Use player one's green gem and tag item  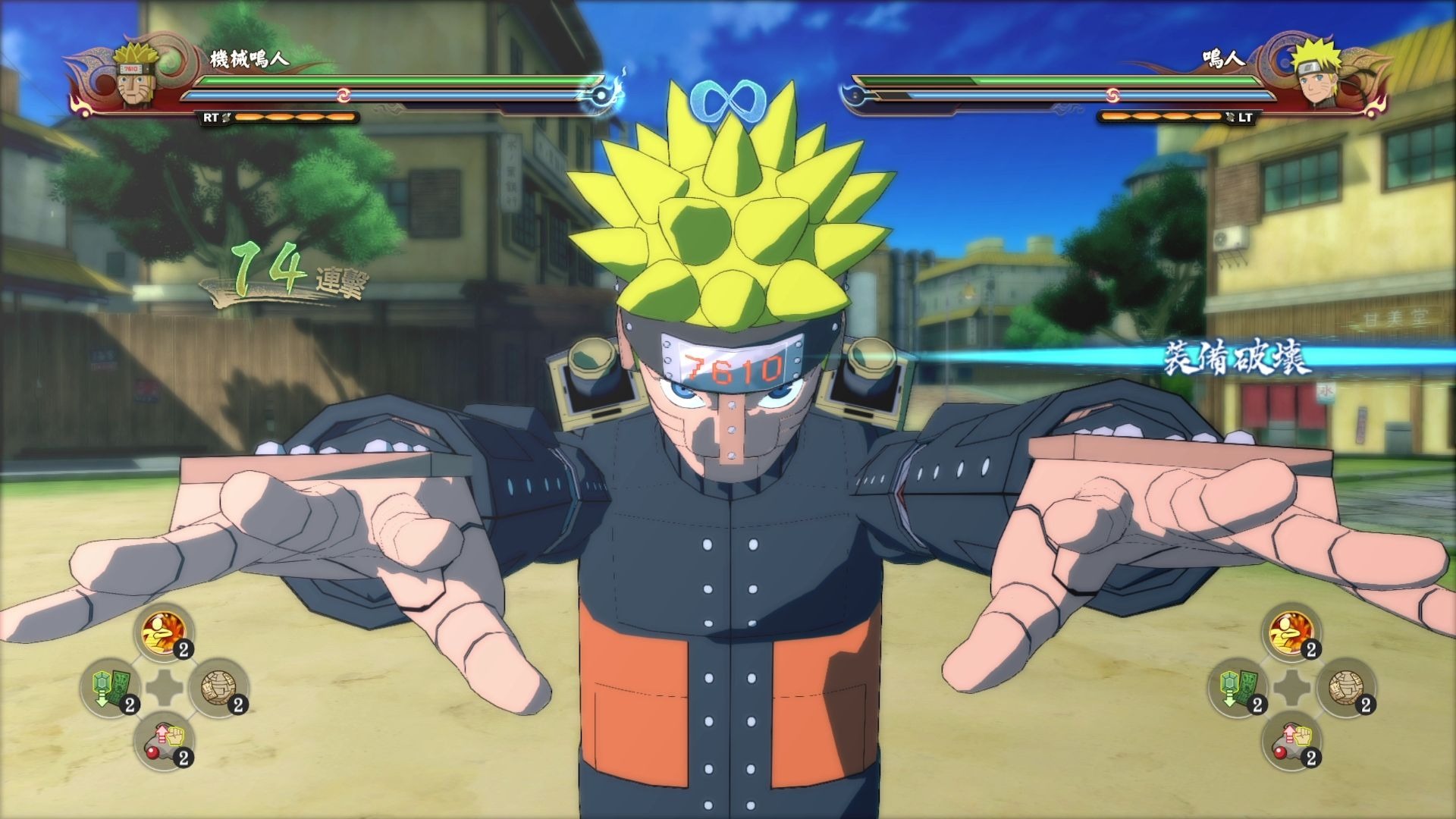coord(109,687)
